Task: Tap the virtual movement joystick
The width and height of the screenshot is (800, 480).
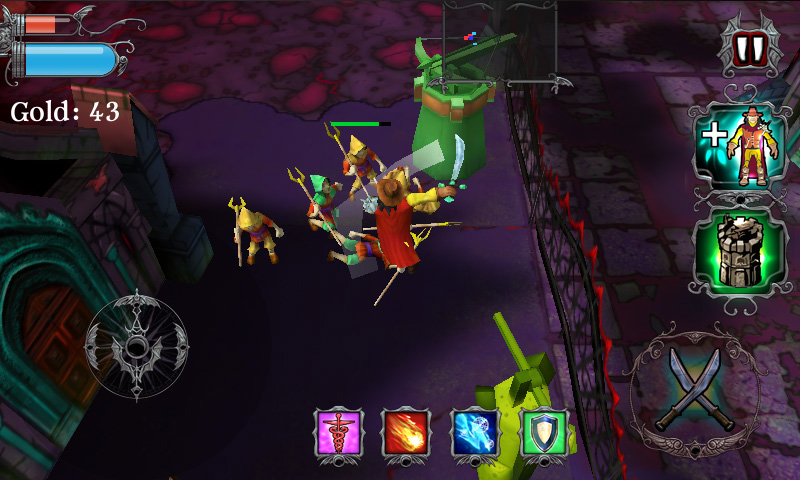Action: [x=136, y=346]
